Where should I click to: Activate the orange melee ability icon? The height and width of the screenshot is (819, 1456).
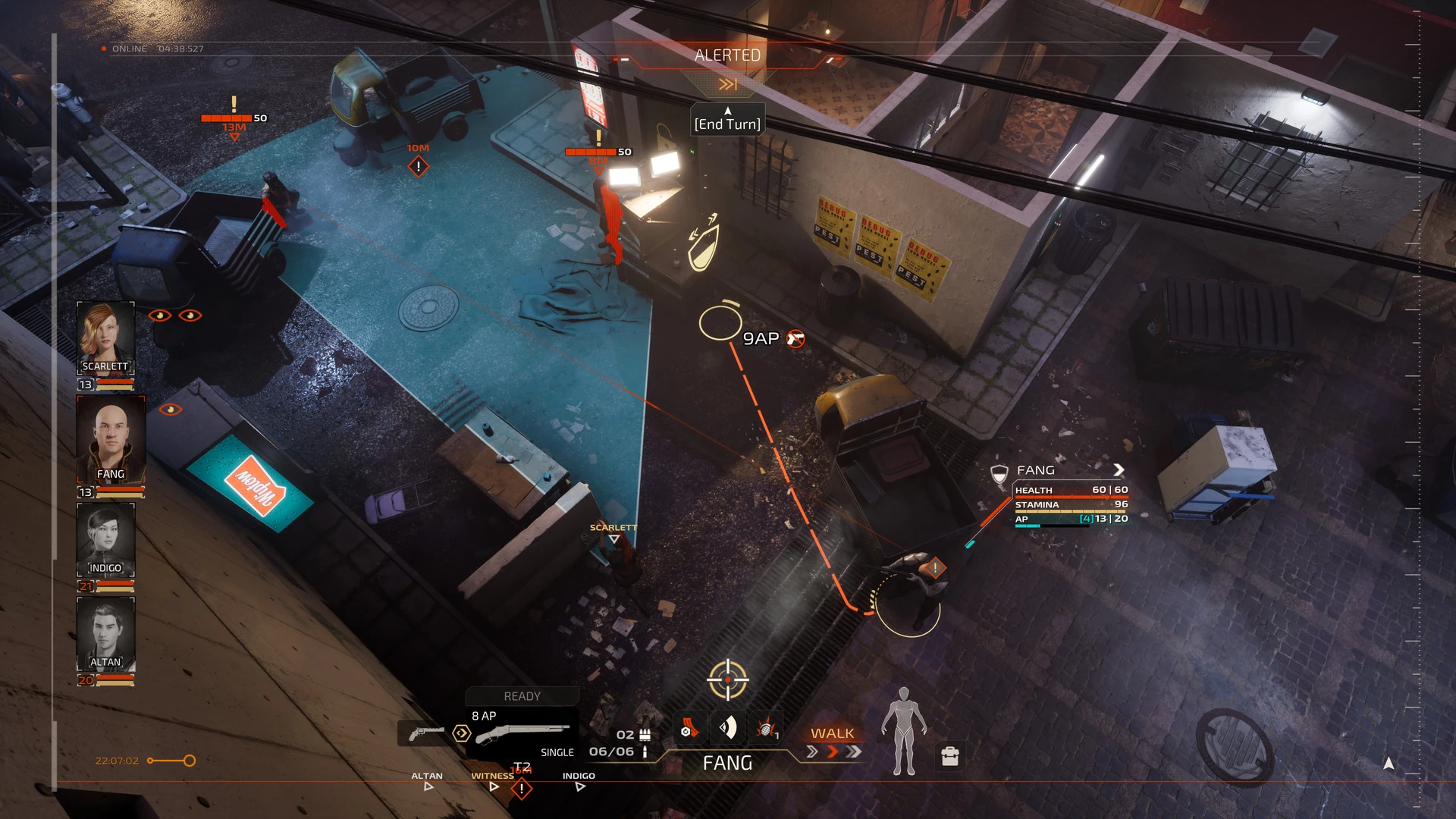coord(689,729)
